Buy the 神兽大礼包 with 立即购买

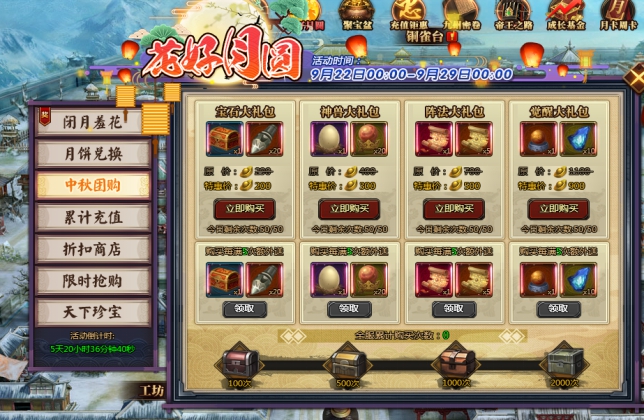[350, 209]
